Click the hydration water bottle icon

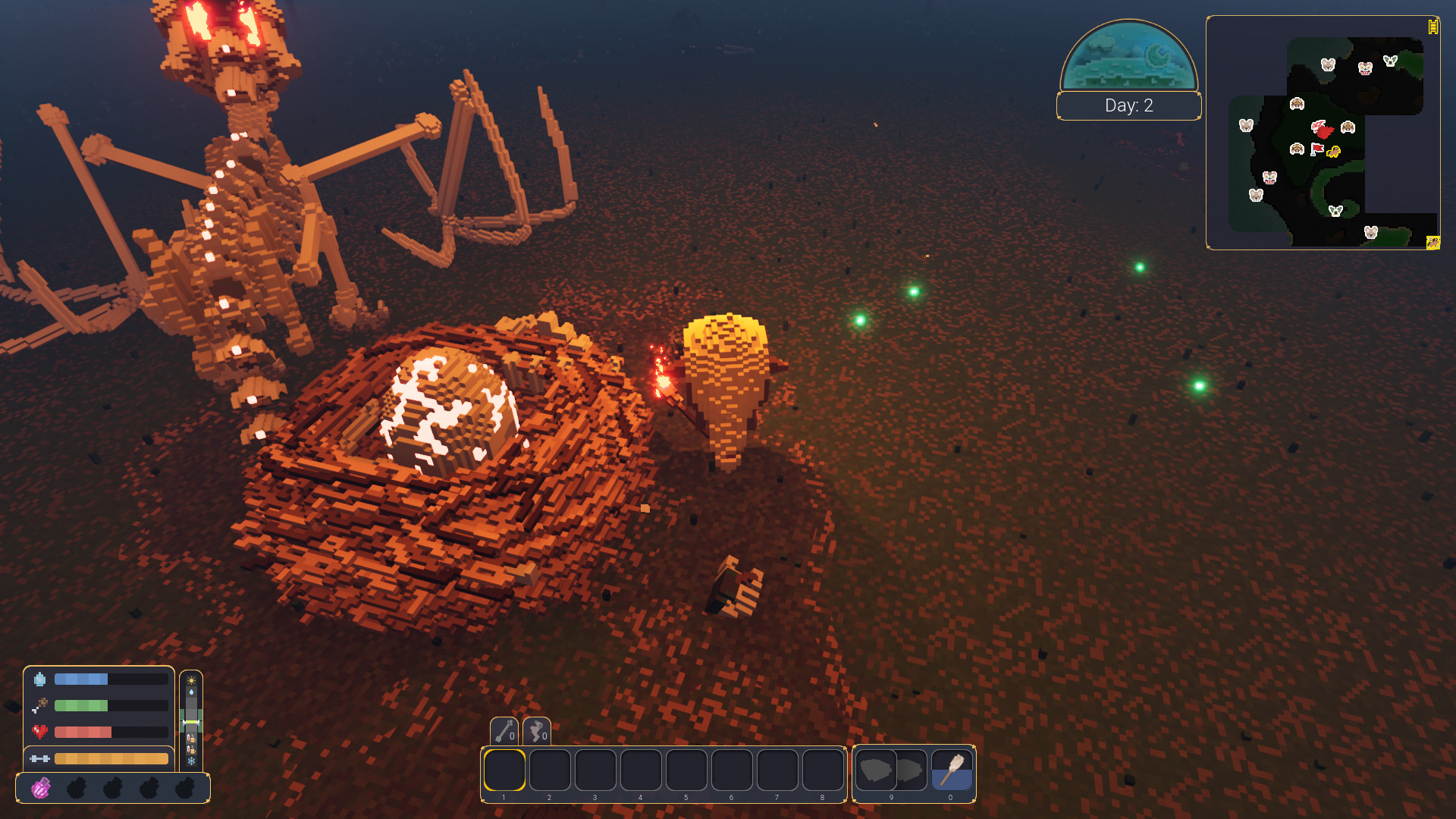click(40, 679)
